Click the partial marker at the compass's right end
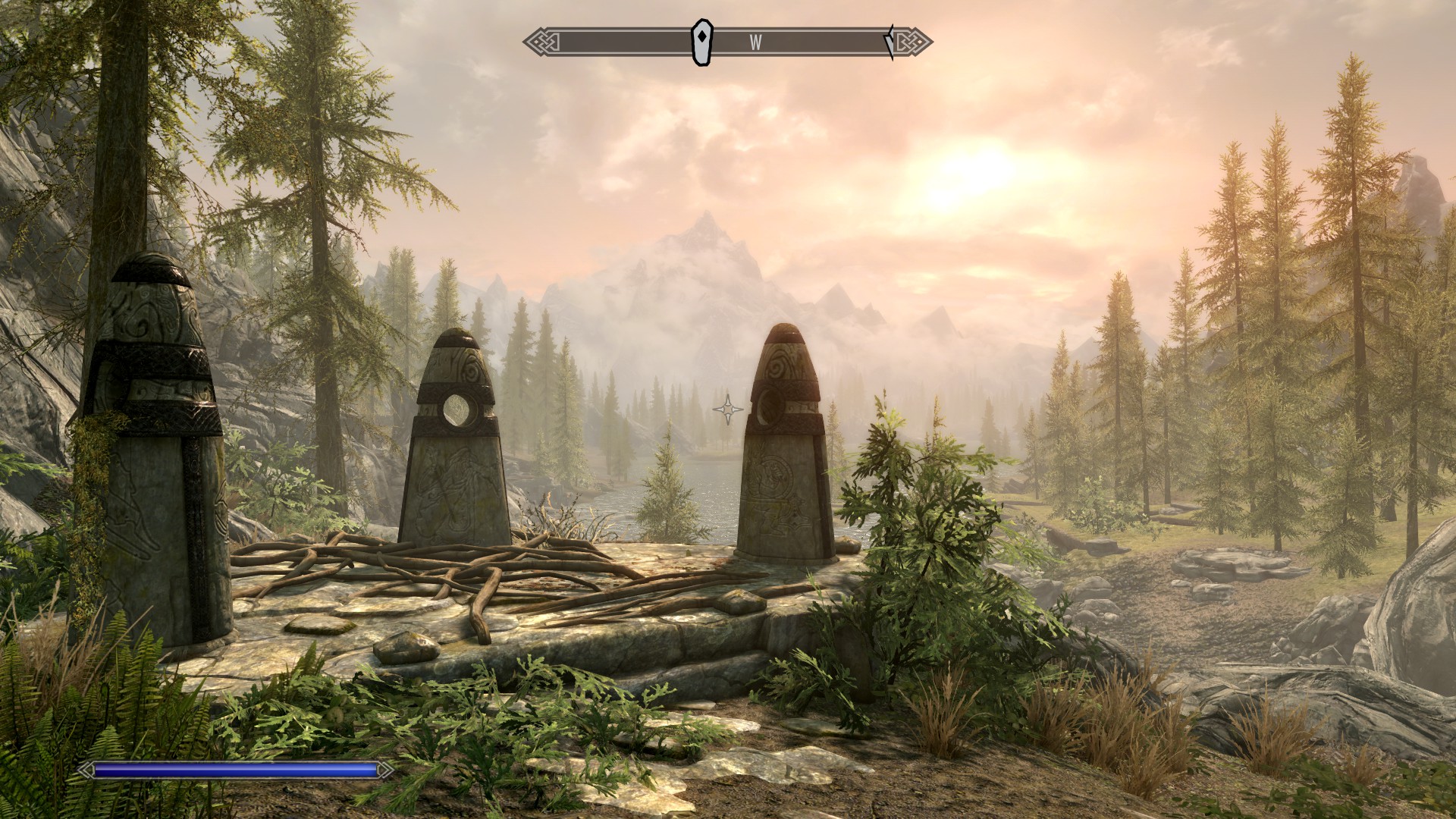The width and height of the screenshot is (1456, 819). [890, 42]
